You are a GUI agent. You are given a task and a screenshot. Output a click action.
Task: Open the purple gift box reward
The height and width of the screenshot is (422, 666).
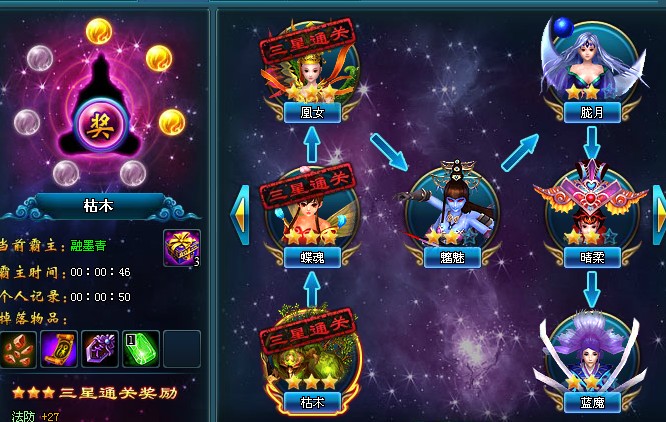(x=181, y=247)
